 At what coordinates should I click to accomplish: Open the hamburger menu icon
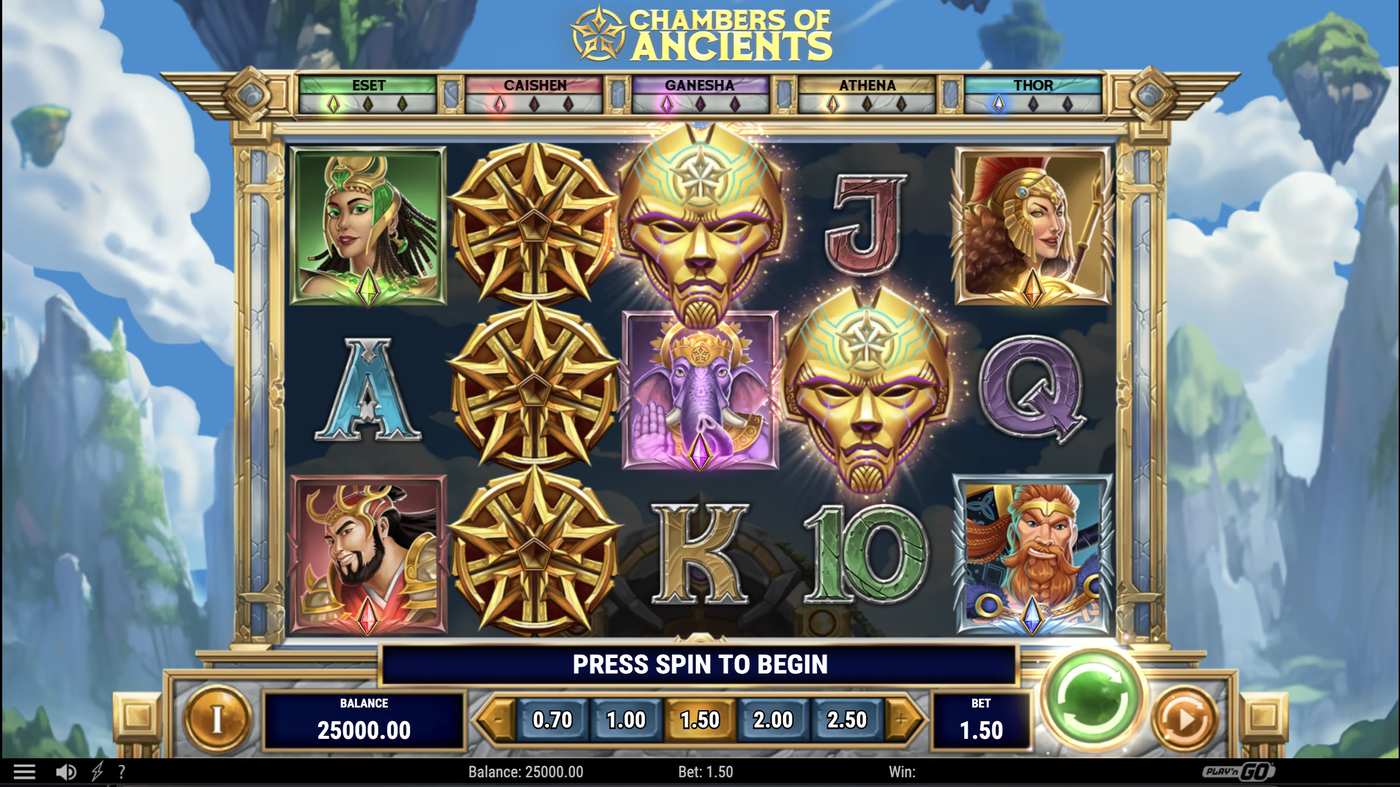(x=24, y=770)
